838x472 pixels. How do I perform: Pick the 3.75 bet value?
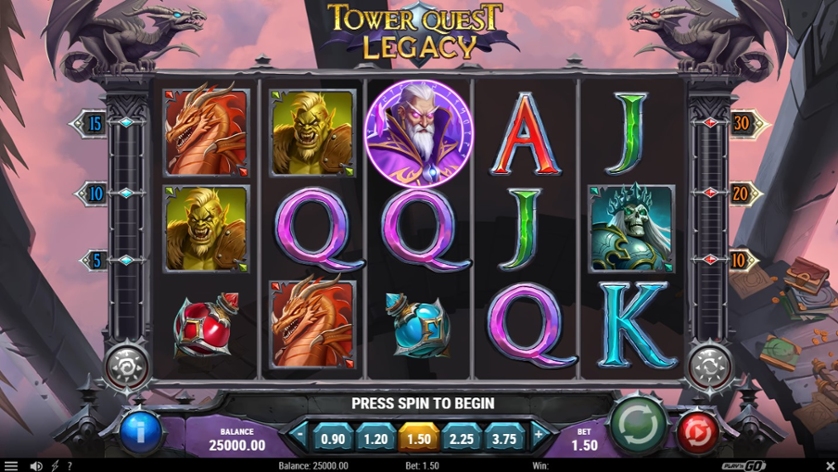point(506,437)
